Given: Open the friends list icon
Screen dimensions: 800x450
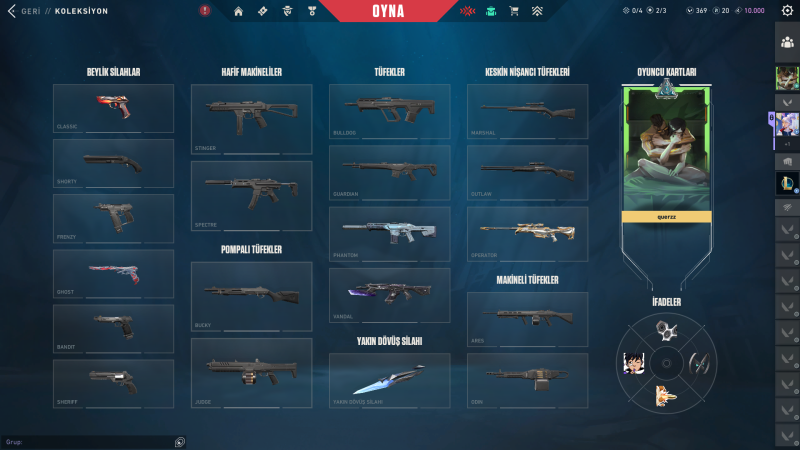Looking at the screenshot, I should click(787, 42).
